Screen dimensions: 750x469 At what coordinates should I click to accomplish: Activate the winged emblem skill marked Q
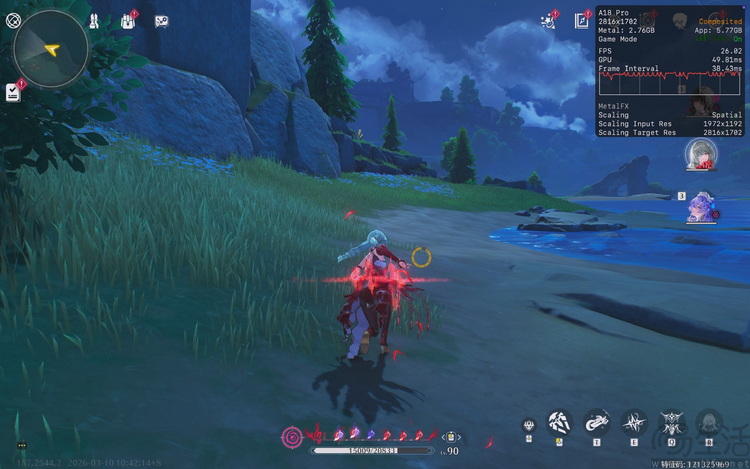coord(671,423)
